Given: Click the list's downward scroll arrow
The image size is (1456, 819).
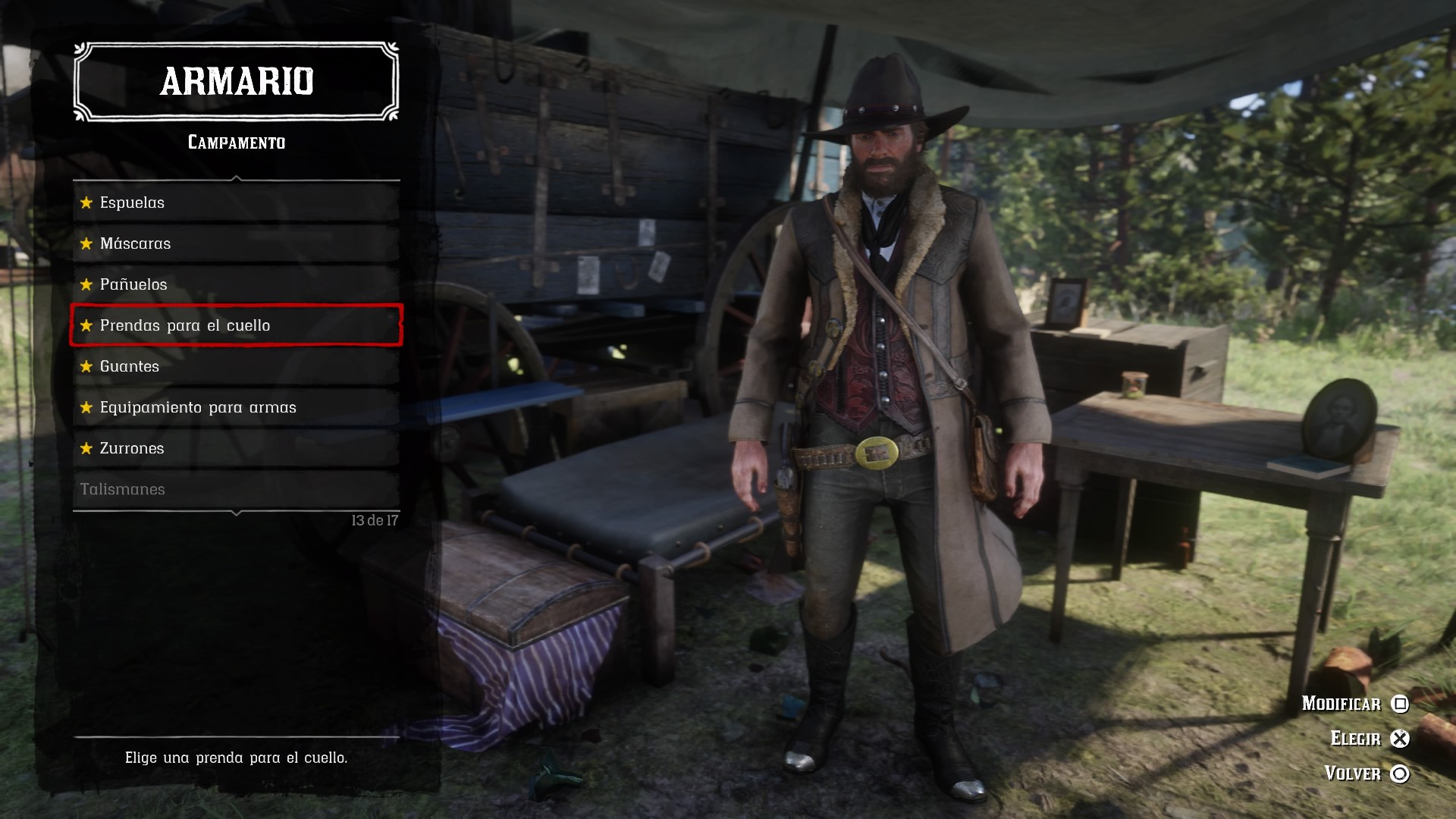Looking at the screenshot, I should [x=237, y=513].
